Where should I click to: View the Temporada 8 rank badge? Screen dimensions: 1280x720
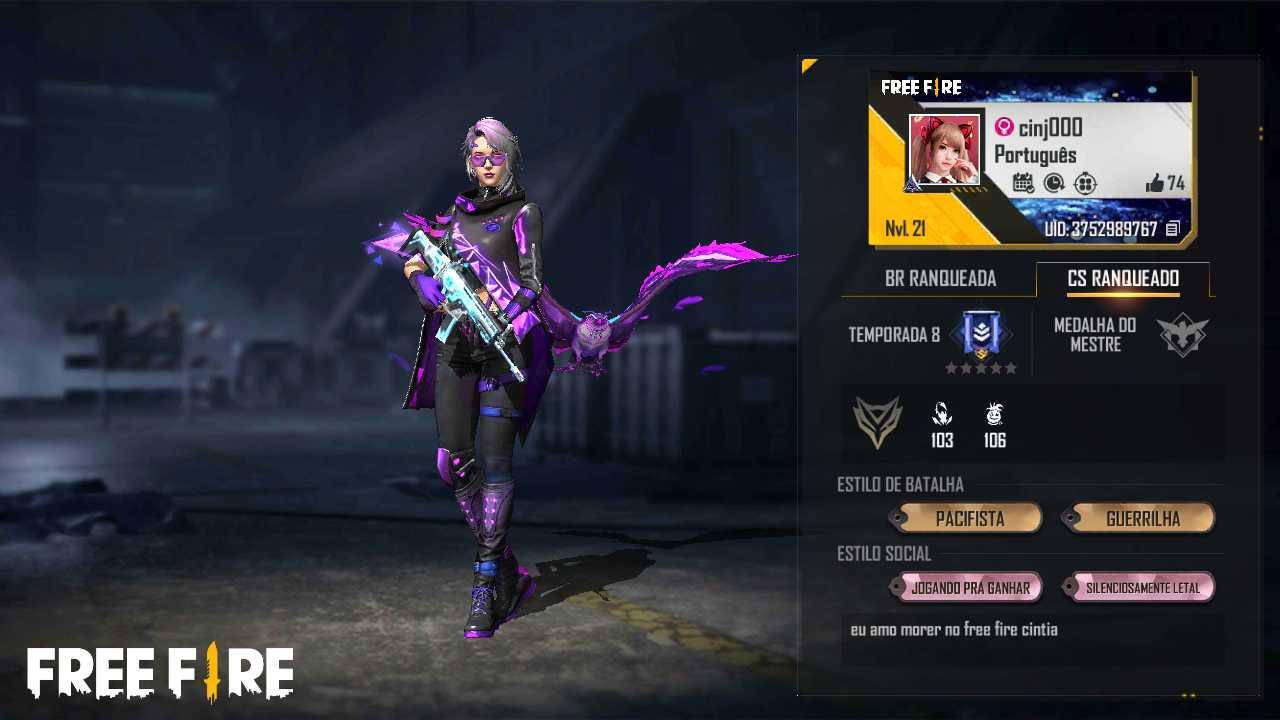pos(980,335)
